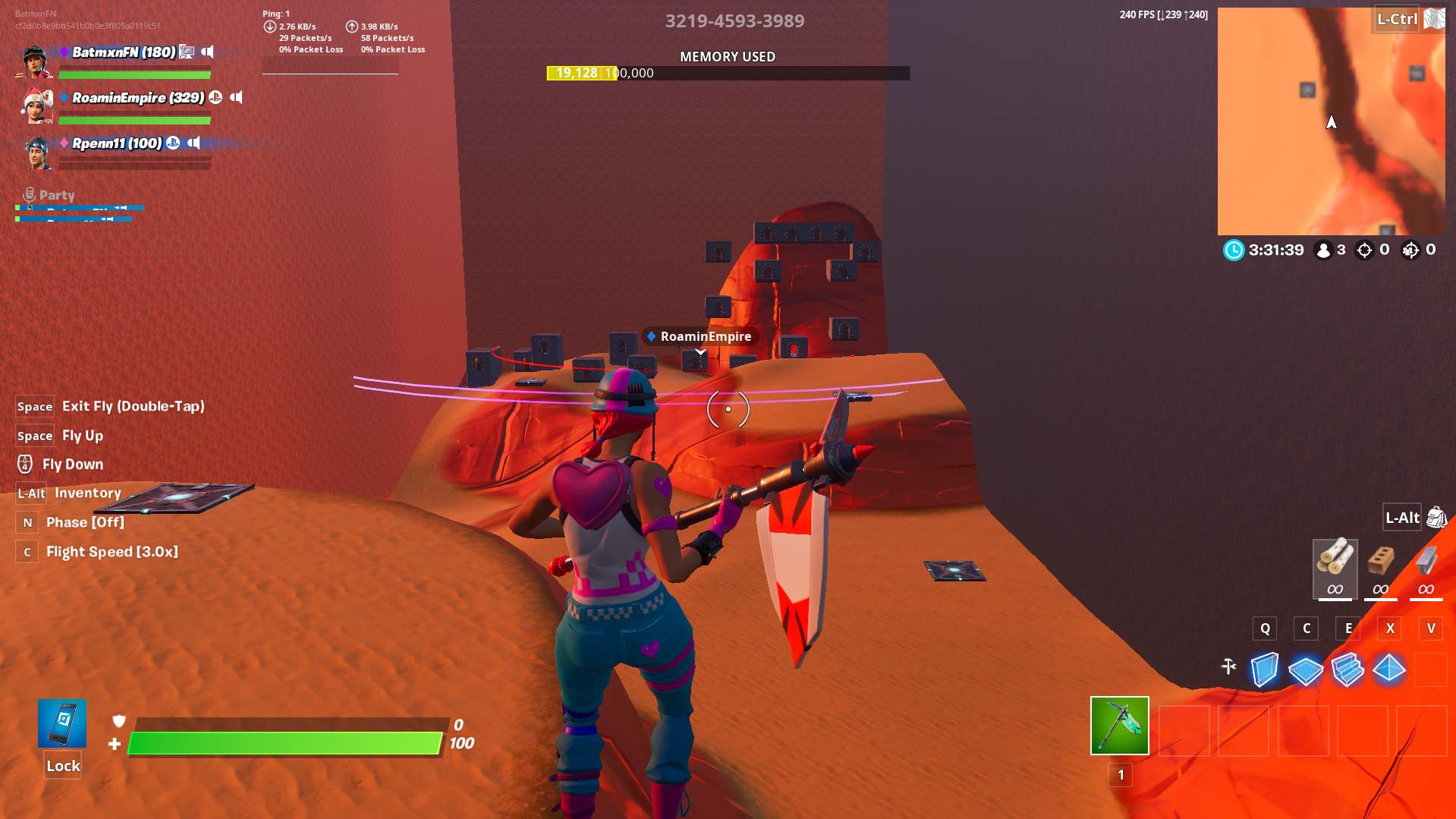This screenshot has height=819, width=1456.
Task: Select hotbar slot 1 pickaxe
Action: click(x=1119, y=726)
